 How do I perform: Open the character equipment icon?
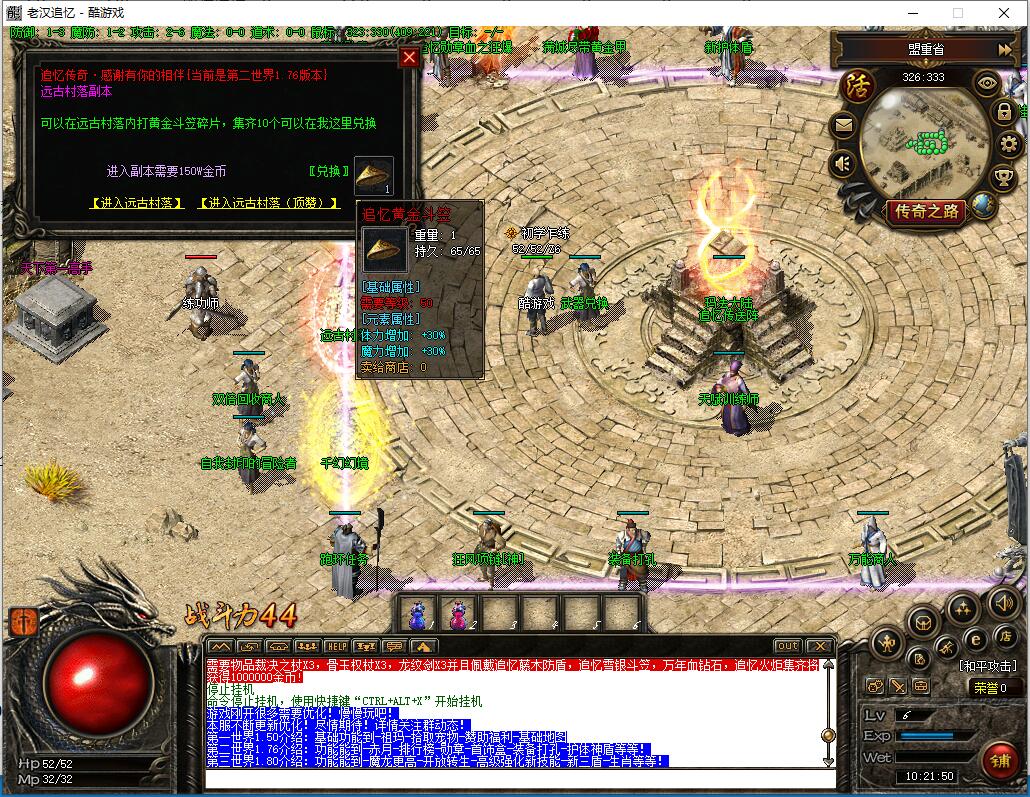(887, 642)
